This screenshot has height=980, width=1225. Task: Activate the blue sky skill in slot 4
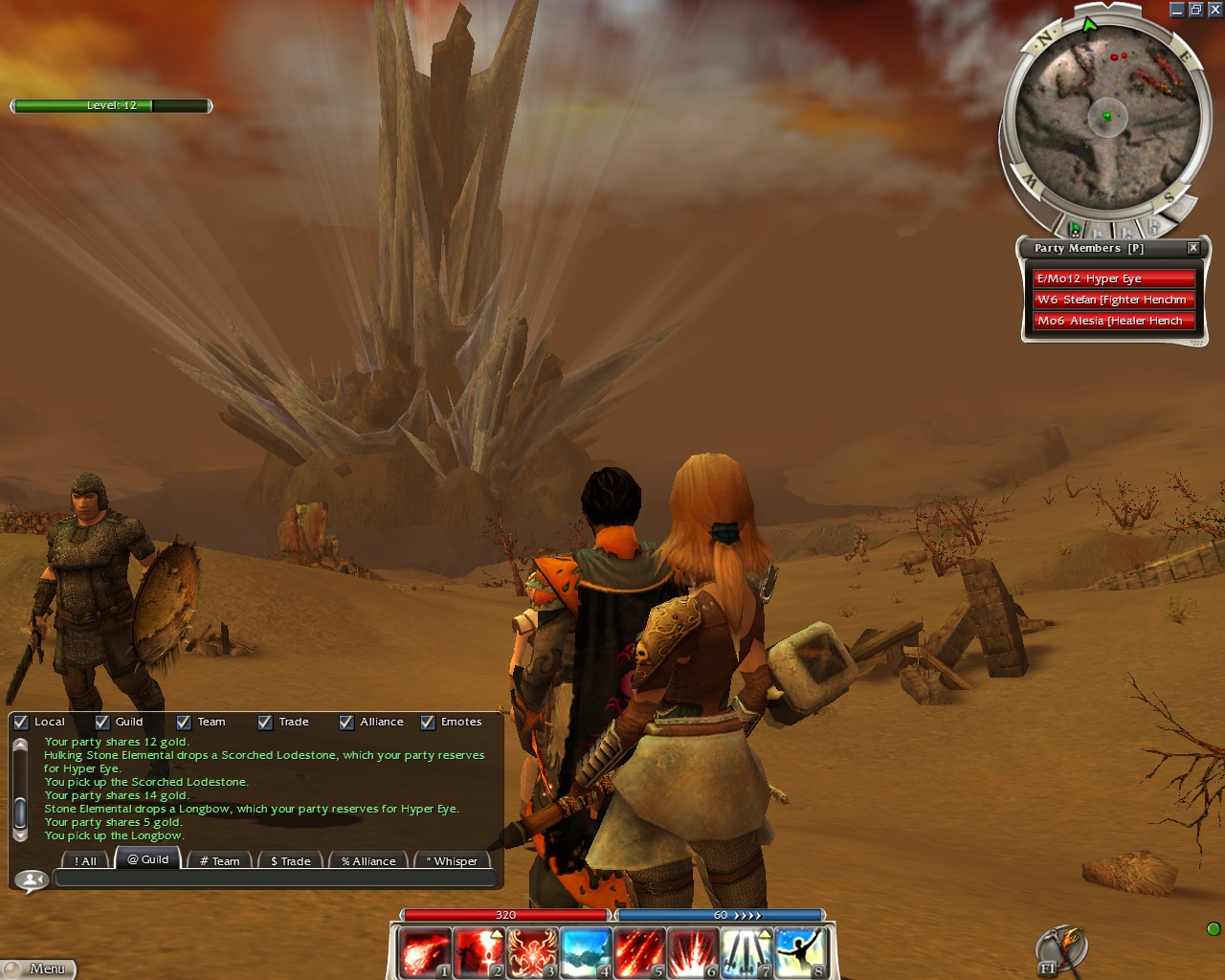[x=585, y=952]
